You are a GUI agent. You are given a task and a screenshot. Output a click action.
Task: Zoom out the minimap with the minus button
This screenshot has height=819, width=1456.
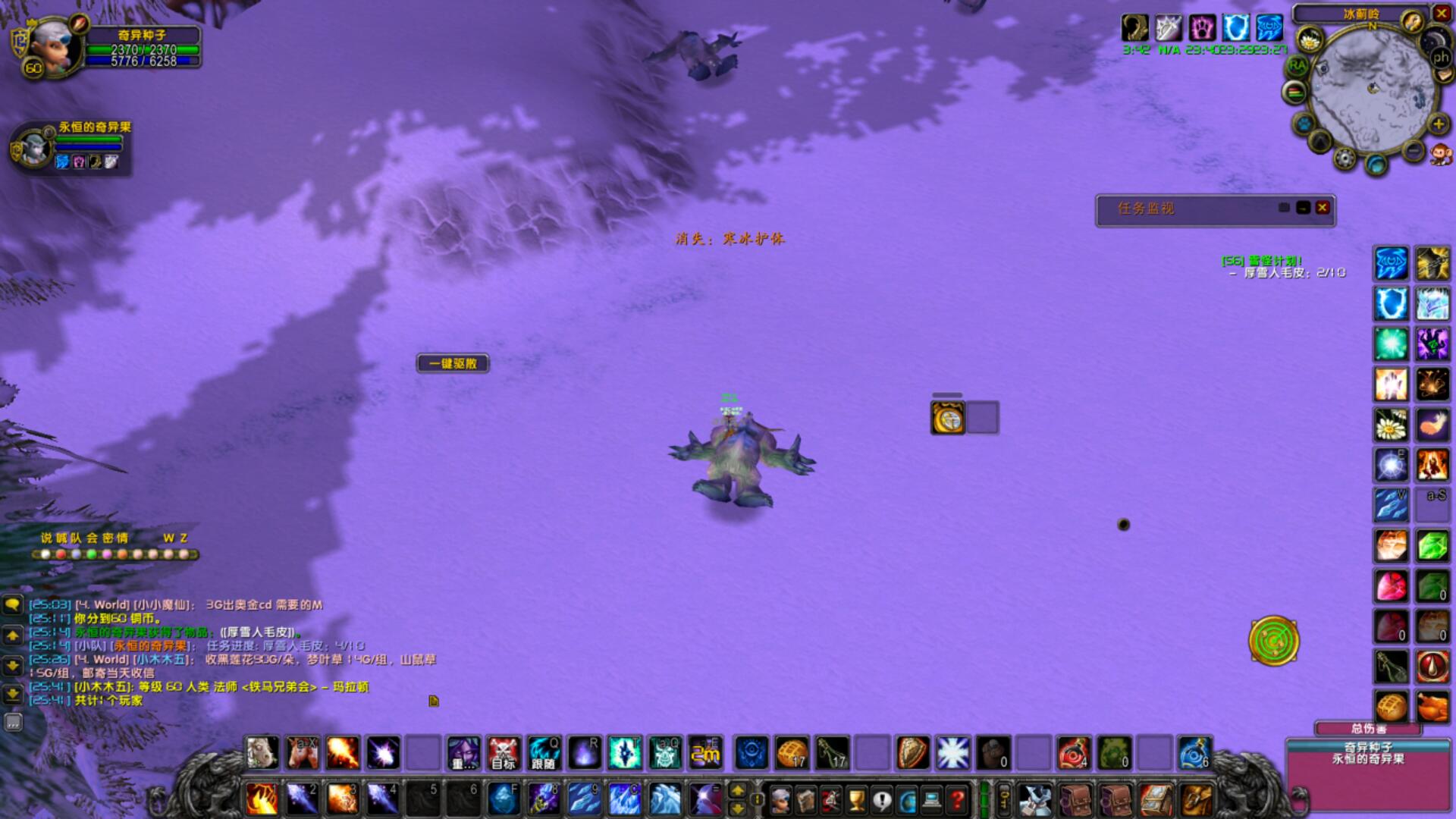(x=1414, y=151)
